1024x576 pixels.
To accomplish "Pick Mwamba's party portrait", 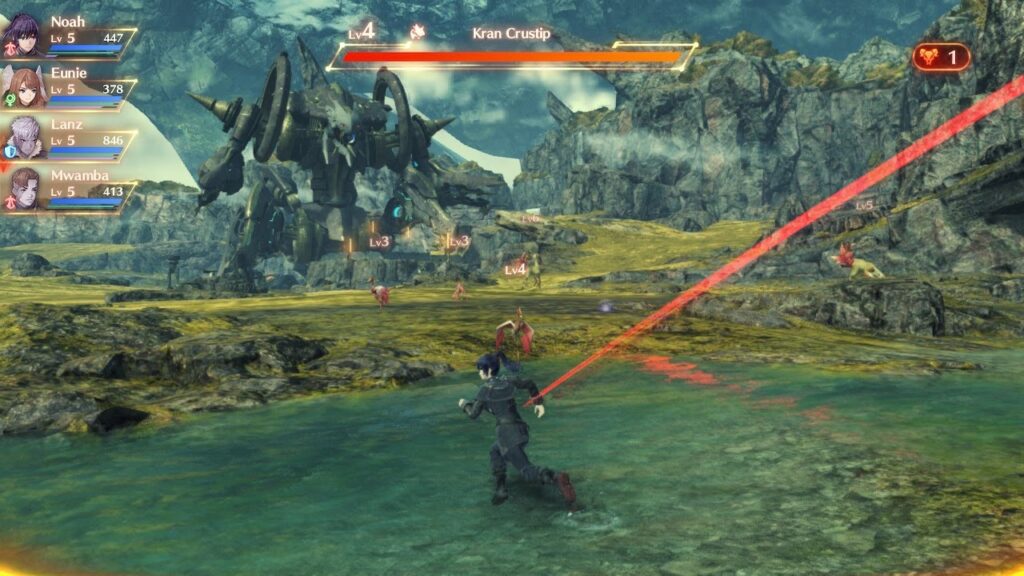I will 25,189.
